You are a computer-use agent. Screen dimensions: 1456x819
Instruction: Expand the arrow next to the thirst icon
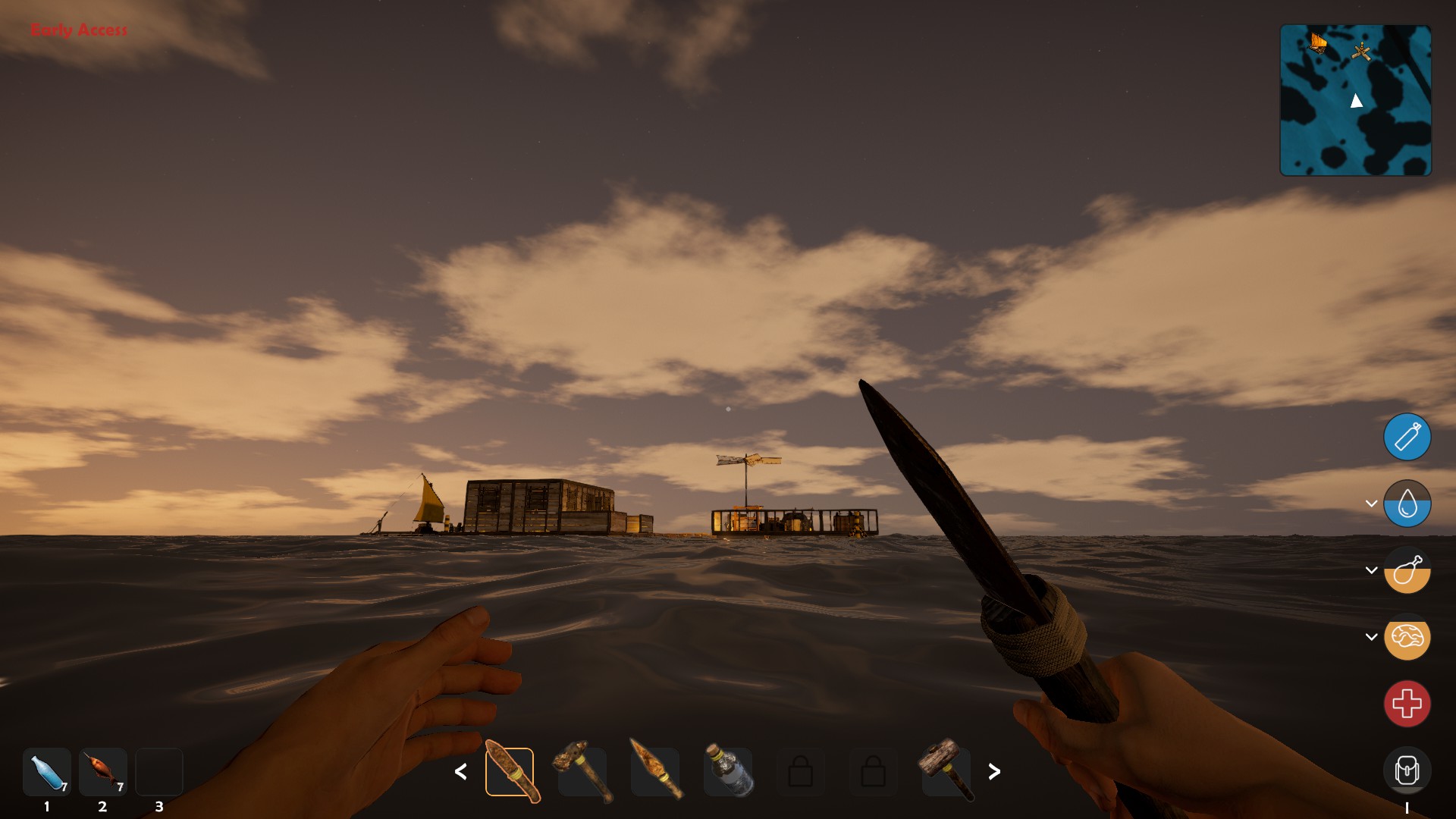[x=1371, y=504]
